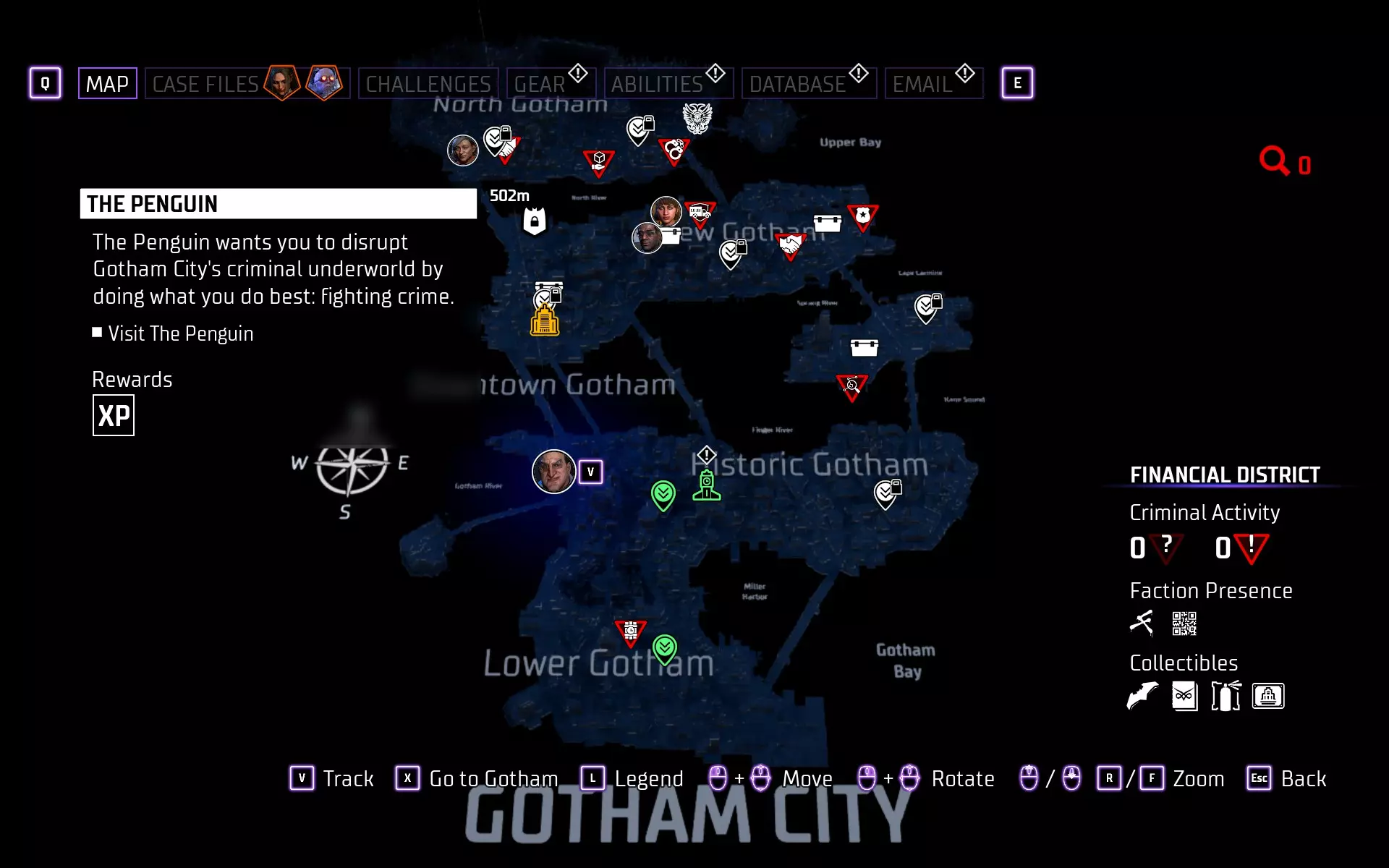Pick the red handcuffs crime marker
The image size is (1389, 868).
tap(674, 150)
